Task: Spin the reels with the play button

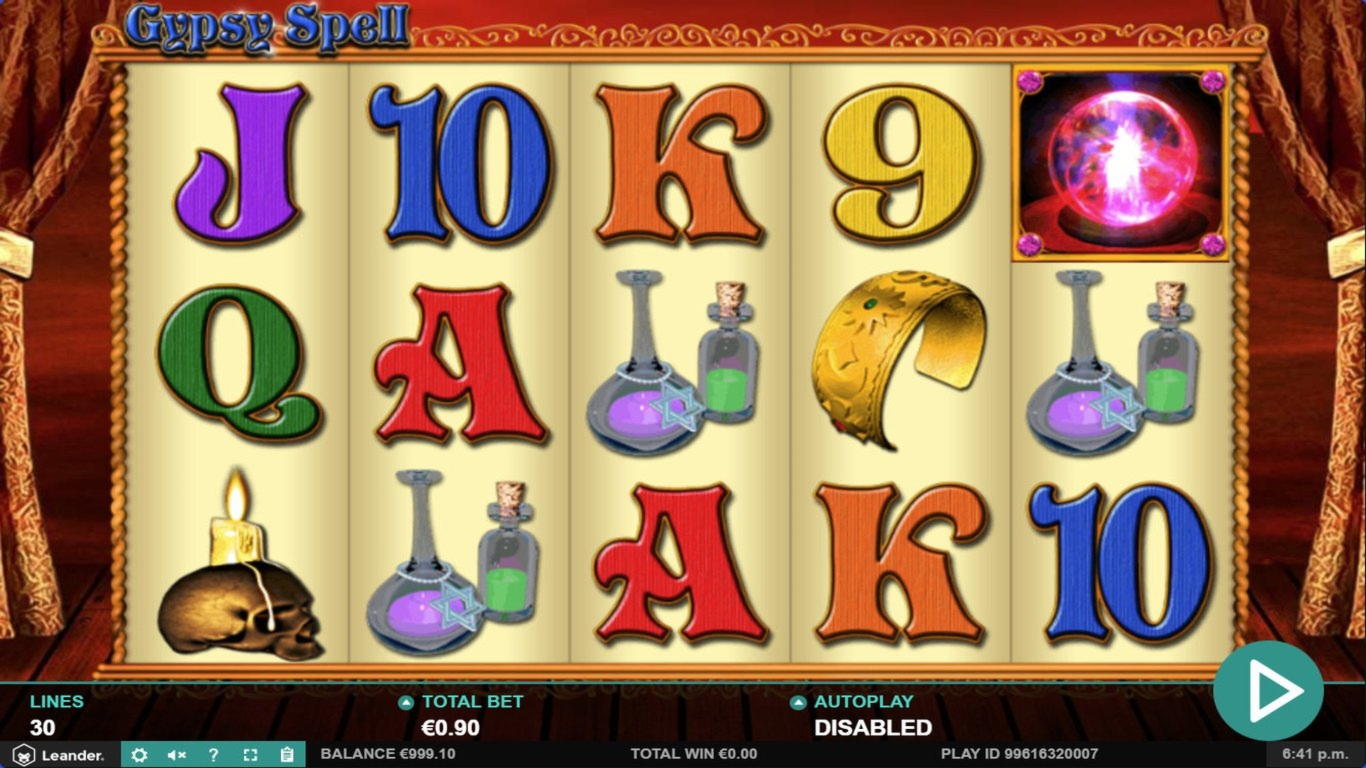Action: [x=1268, y=691]
